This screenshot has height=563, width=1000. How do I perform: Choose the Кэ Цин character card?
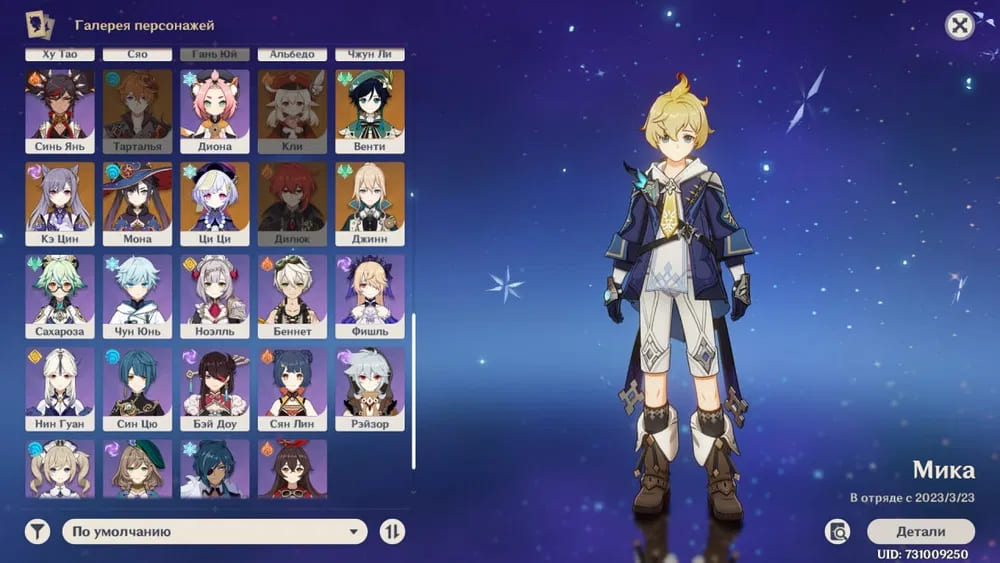pos(60,203)
